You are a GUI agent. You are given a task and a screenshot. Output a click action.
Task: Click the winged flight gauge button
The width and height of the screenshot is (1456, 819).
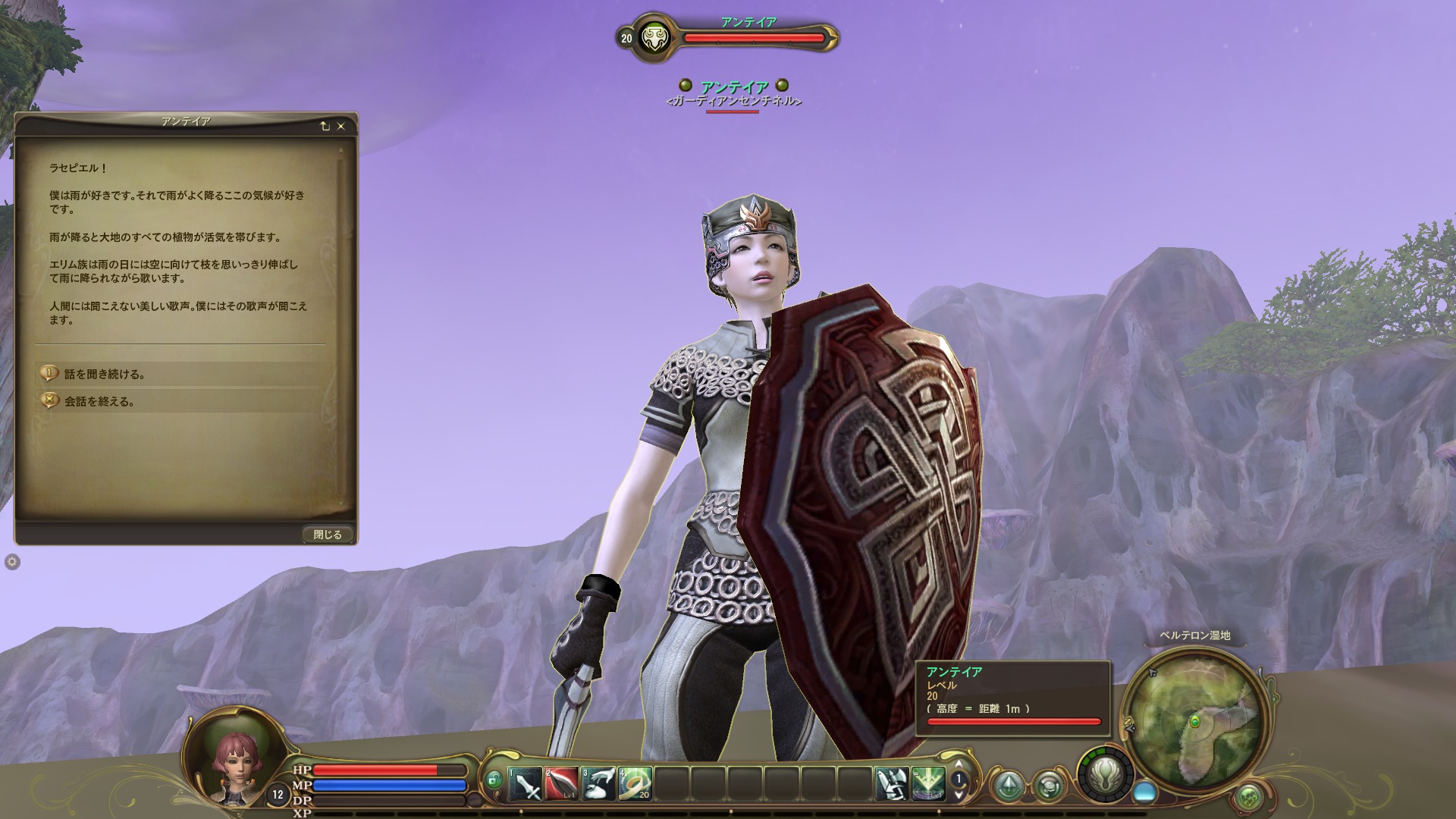[1106, 774]
